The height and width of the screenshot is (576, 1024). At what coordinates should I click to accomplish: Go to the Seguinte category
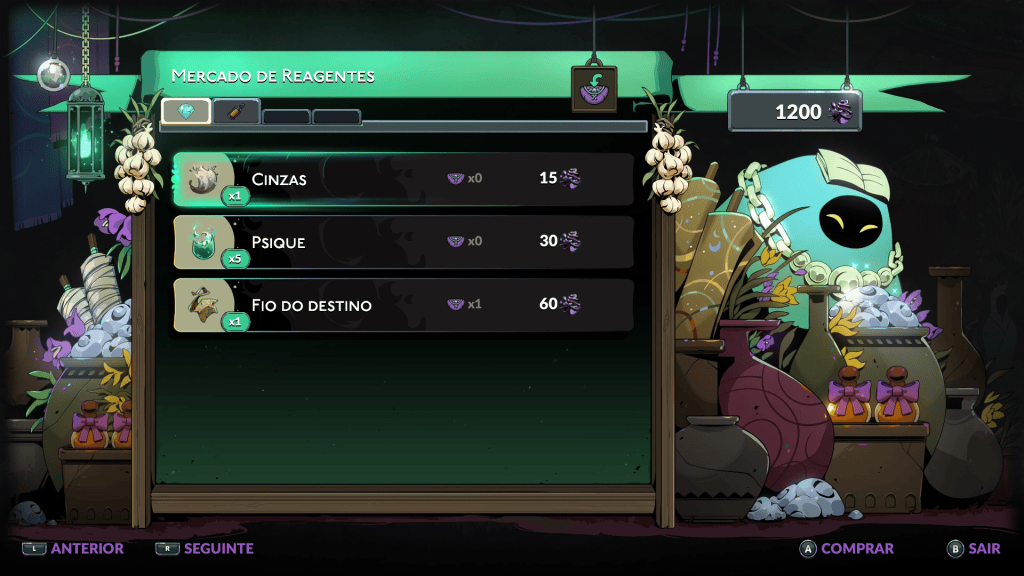pyautogui.click(x=205, y=548)
